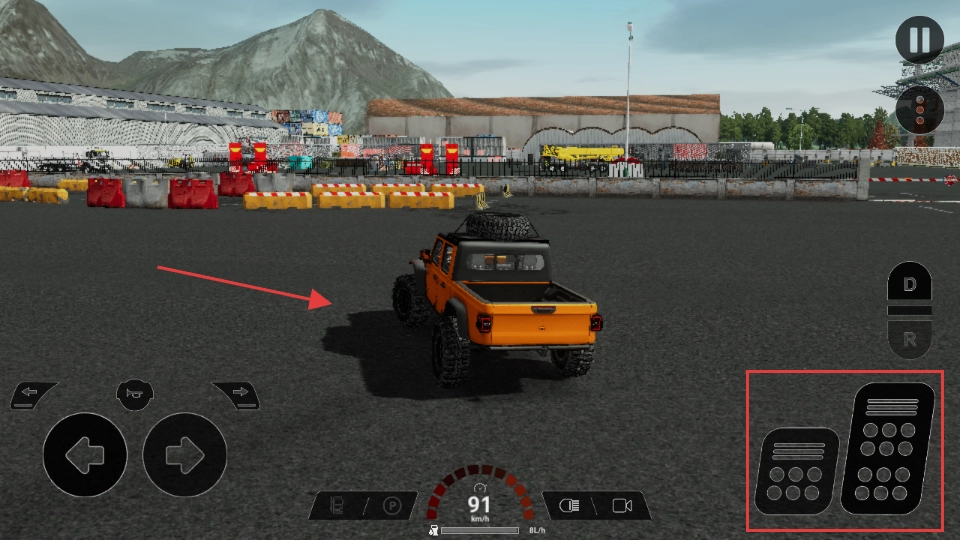Sound the horn
Screen dimensions: 960x540
click(135, 391)
